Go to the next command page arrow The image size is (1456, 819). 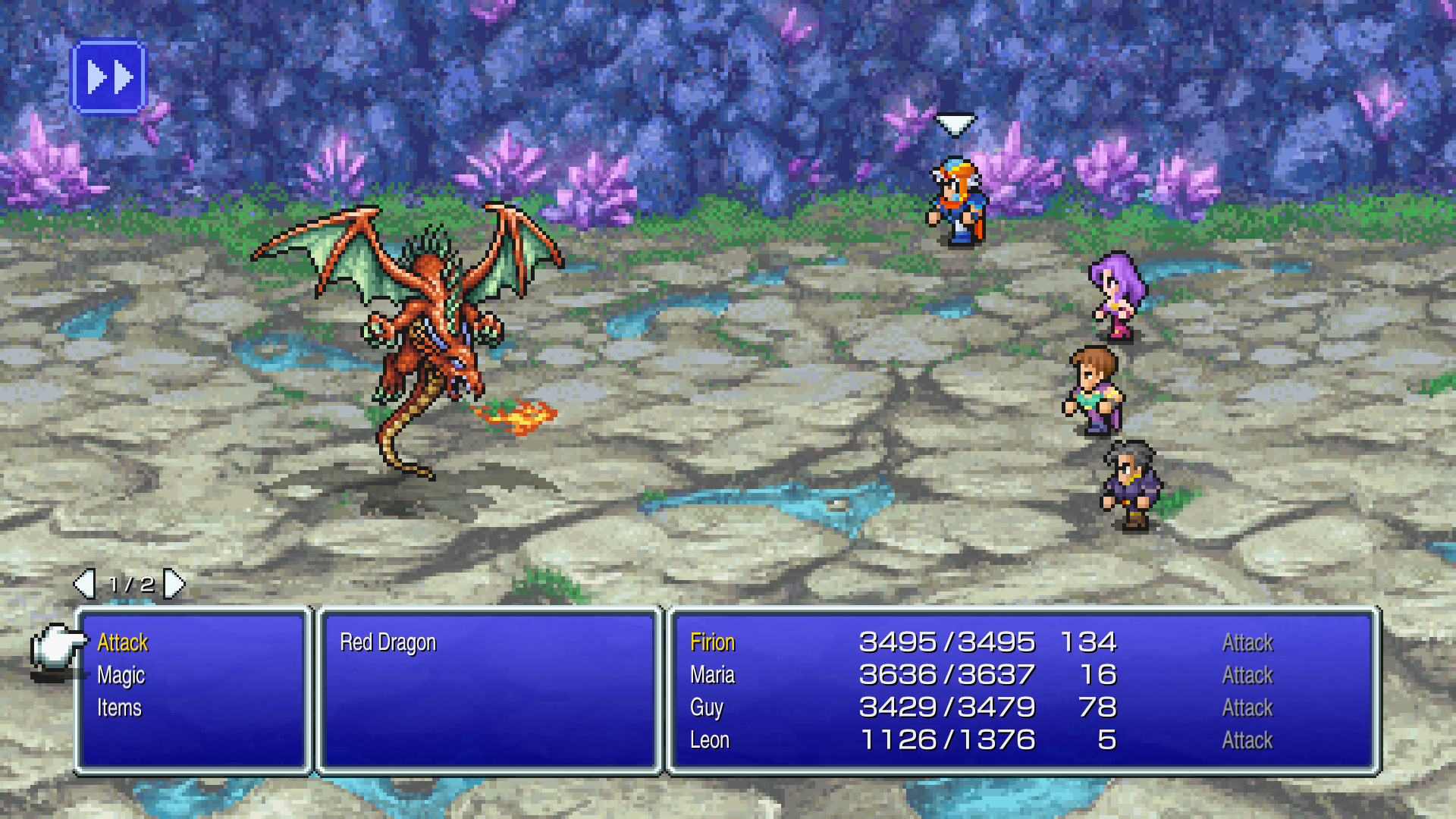175,584
